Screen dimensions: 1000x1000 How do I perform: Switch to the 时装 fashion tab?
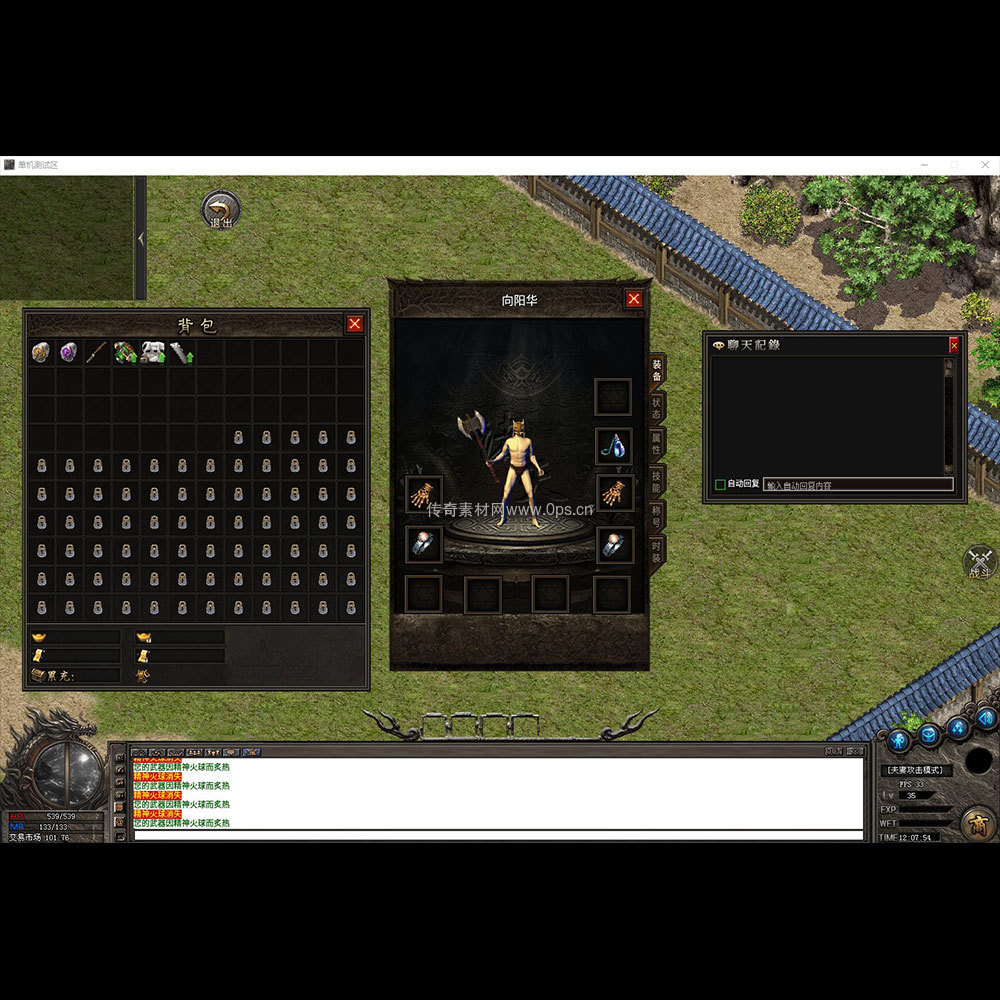pyautogui.click(x=656, y=551)
